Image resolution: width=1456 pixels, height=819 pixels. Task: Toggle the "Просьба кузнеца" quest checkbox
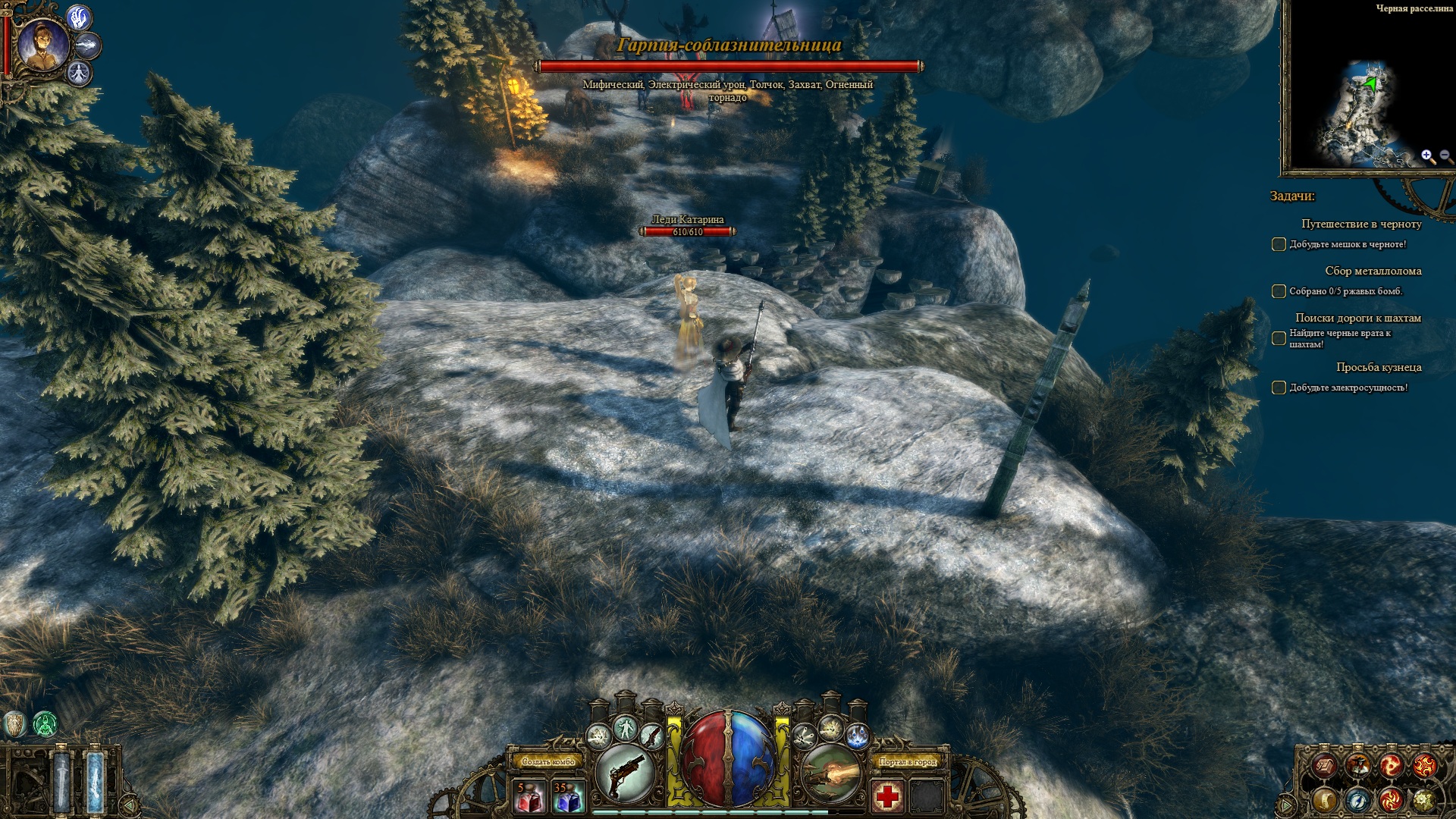pos(1279,388)
